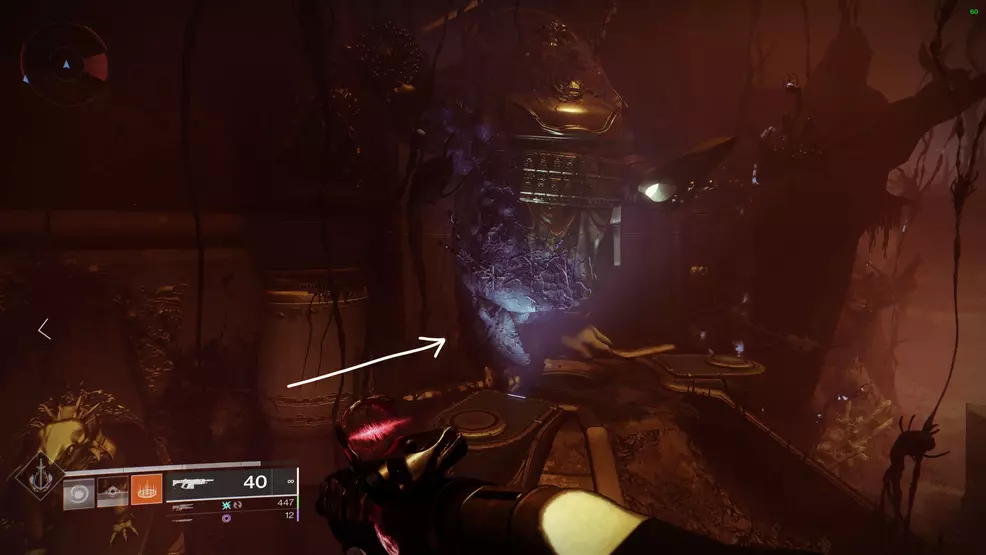
Task: Click the circular radar in the corner
Action: (66, 64)
